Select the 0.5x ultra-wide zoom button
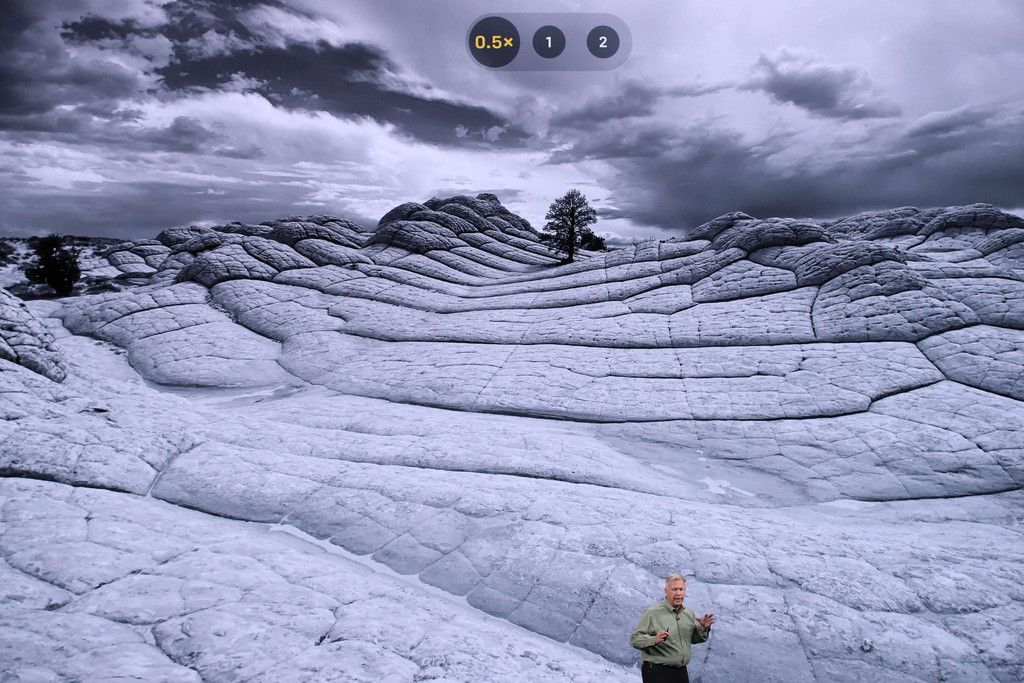1024x683 pixels. tap(494, 42)
